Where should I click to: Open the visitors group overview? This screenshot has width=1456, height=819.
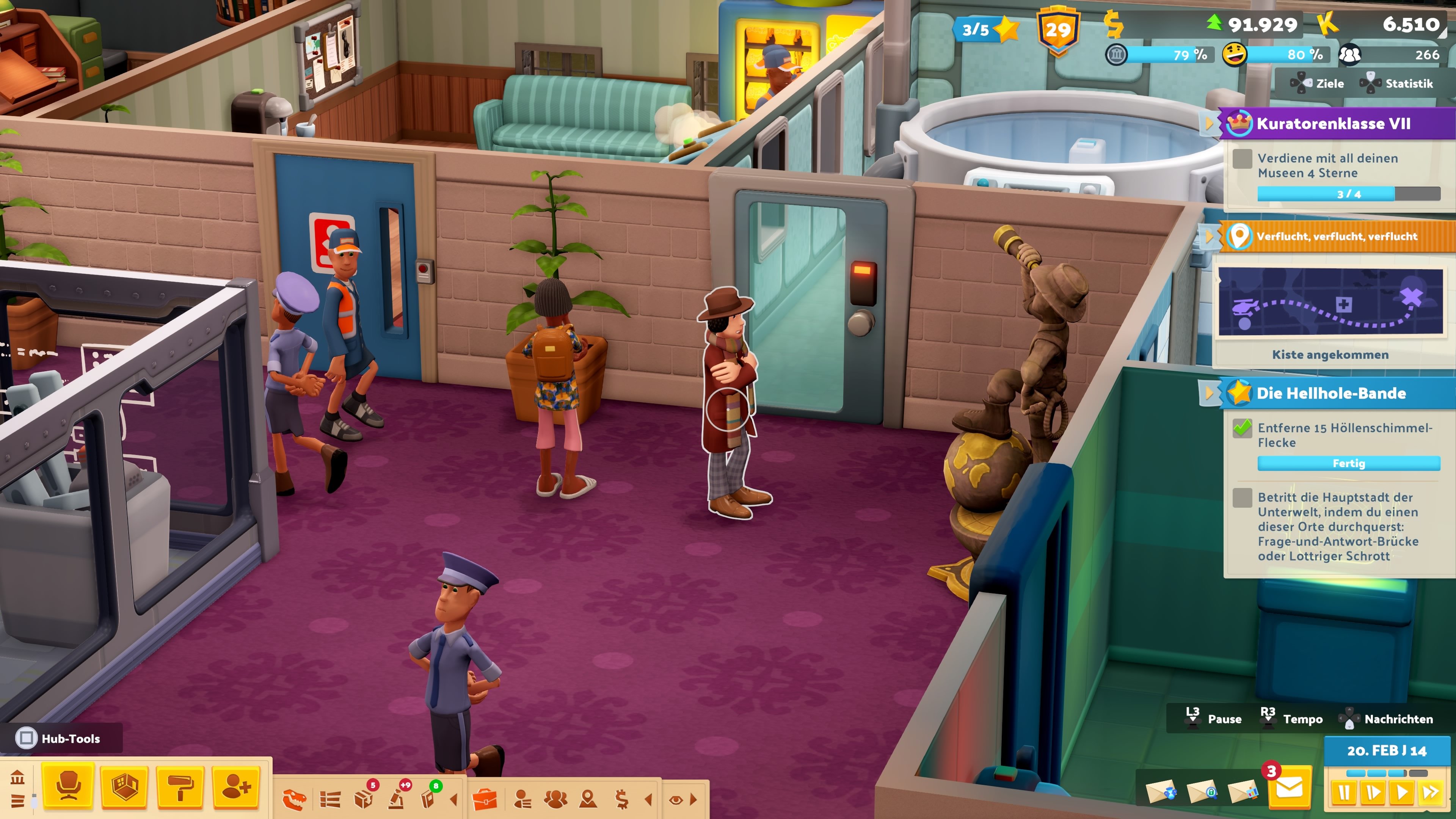[555, 799]
